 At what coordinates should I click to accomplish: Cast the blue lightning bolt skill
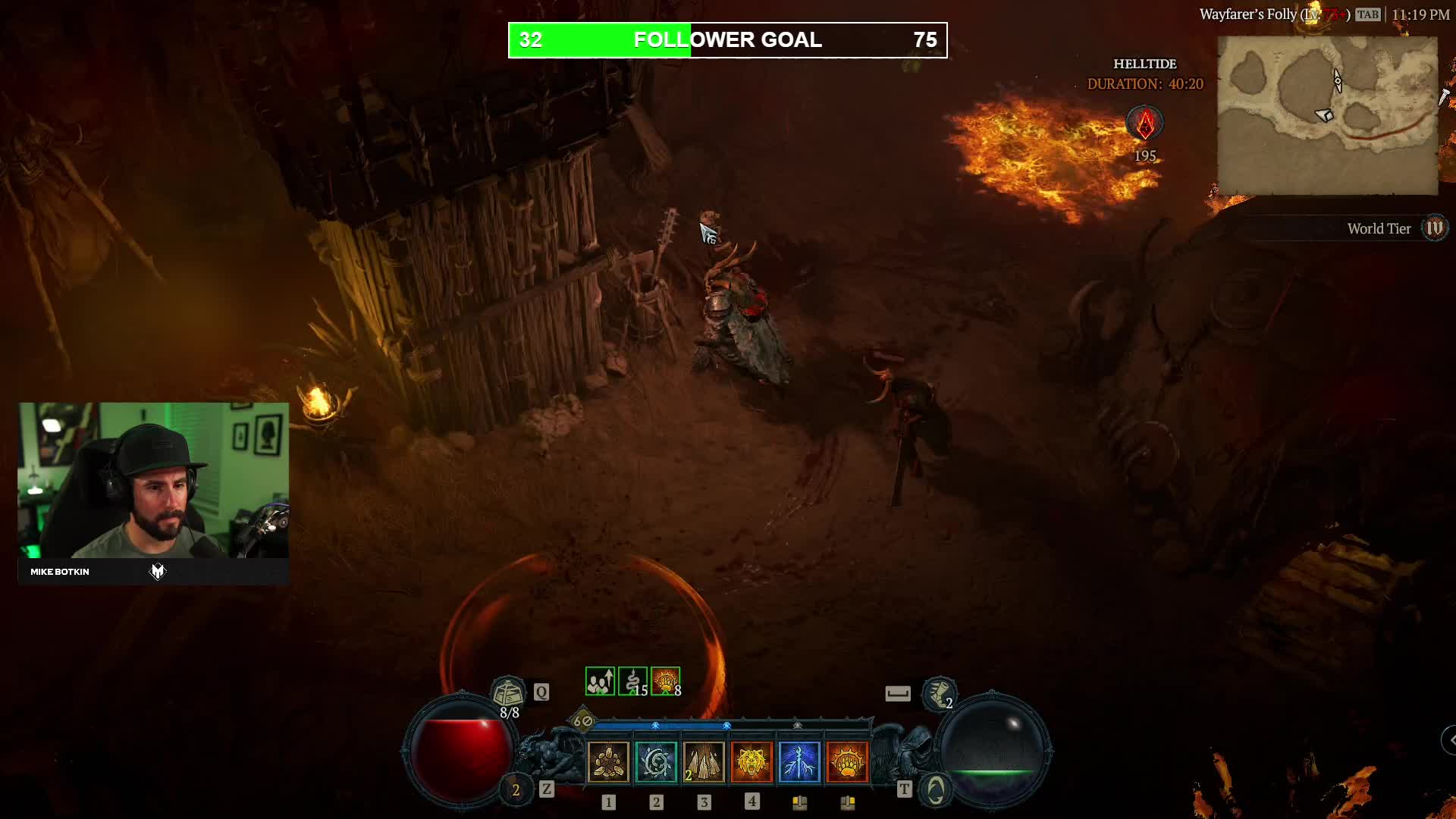tap(799, 761)
